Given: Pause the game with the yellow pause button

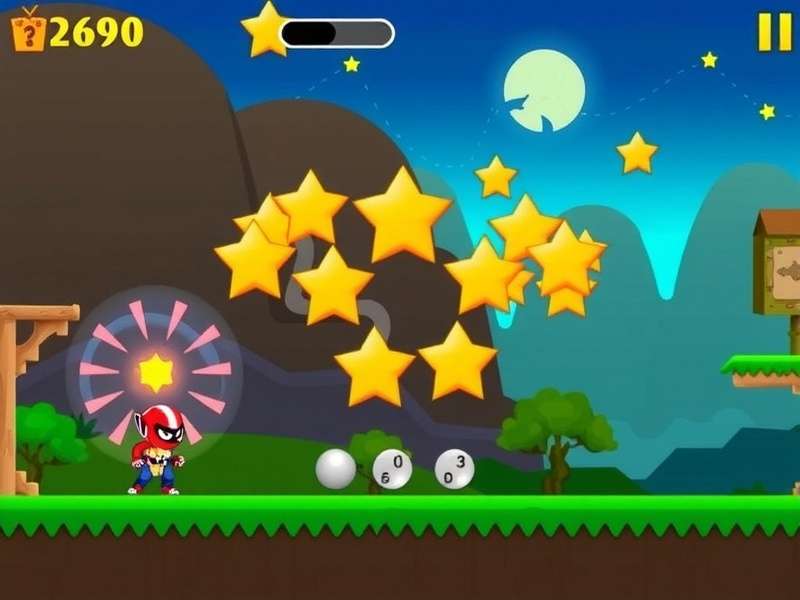Looking at the screenshot, I should (x=774, y=32).
